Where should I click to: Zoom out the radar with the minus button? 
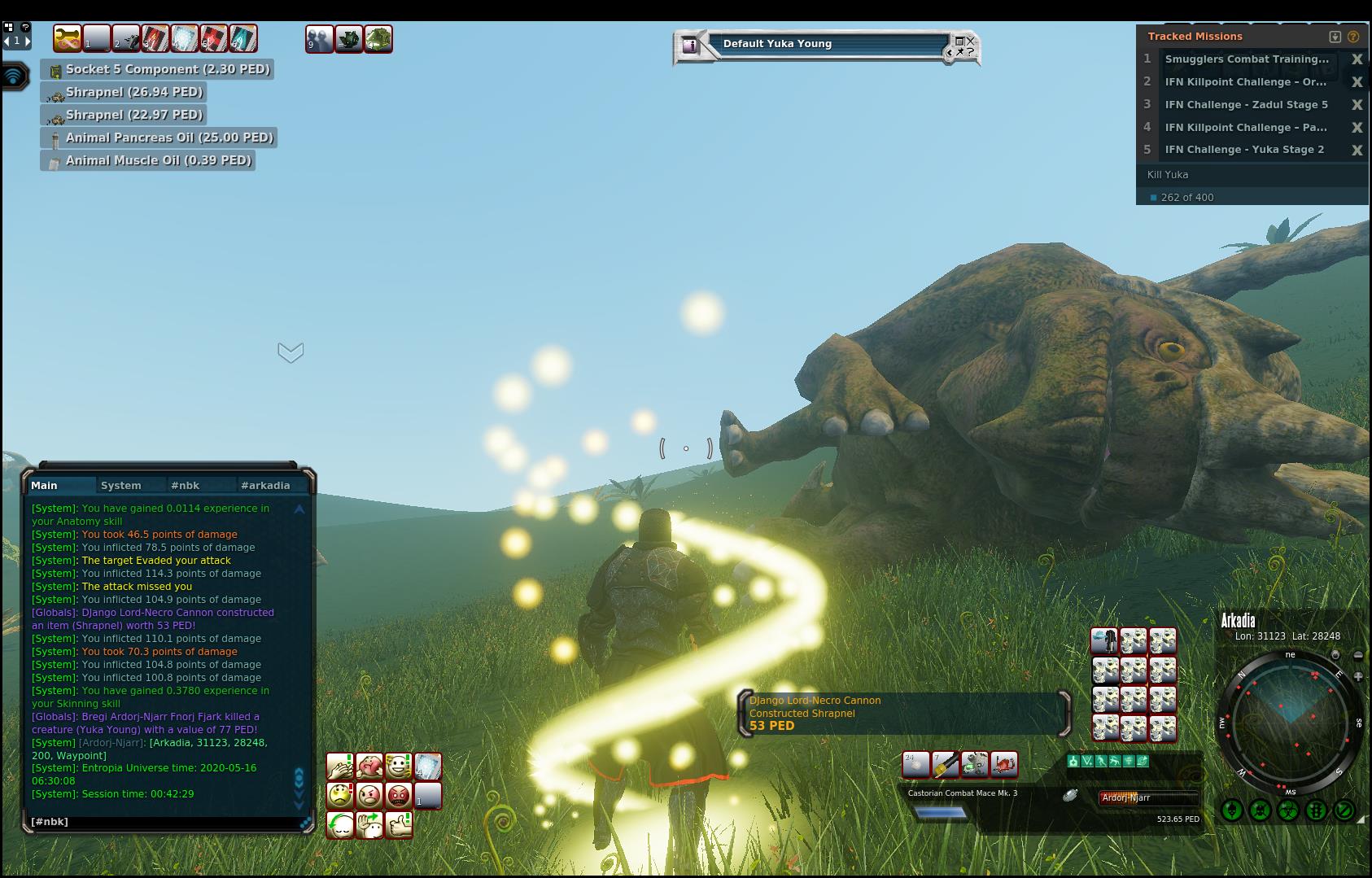point(1358,655)
